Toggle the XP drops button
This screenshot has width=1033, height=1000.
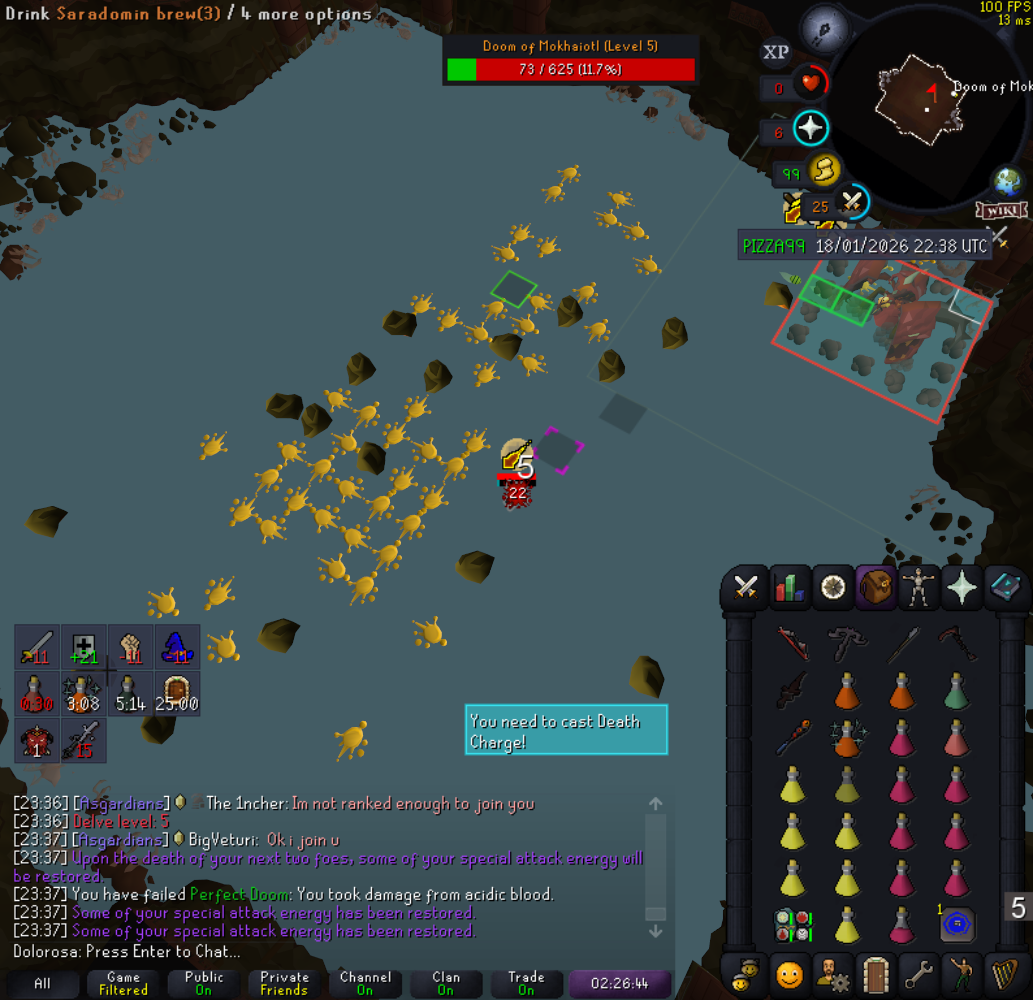click(775, 53)
